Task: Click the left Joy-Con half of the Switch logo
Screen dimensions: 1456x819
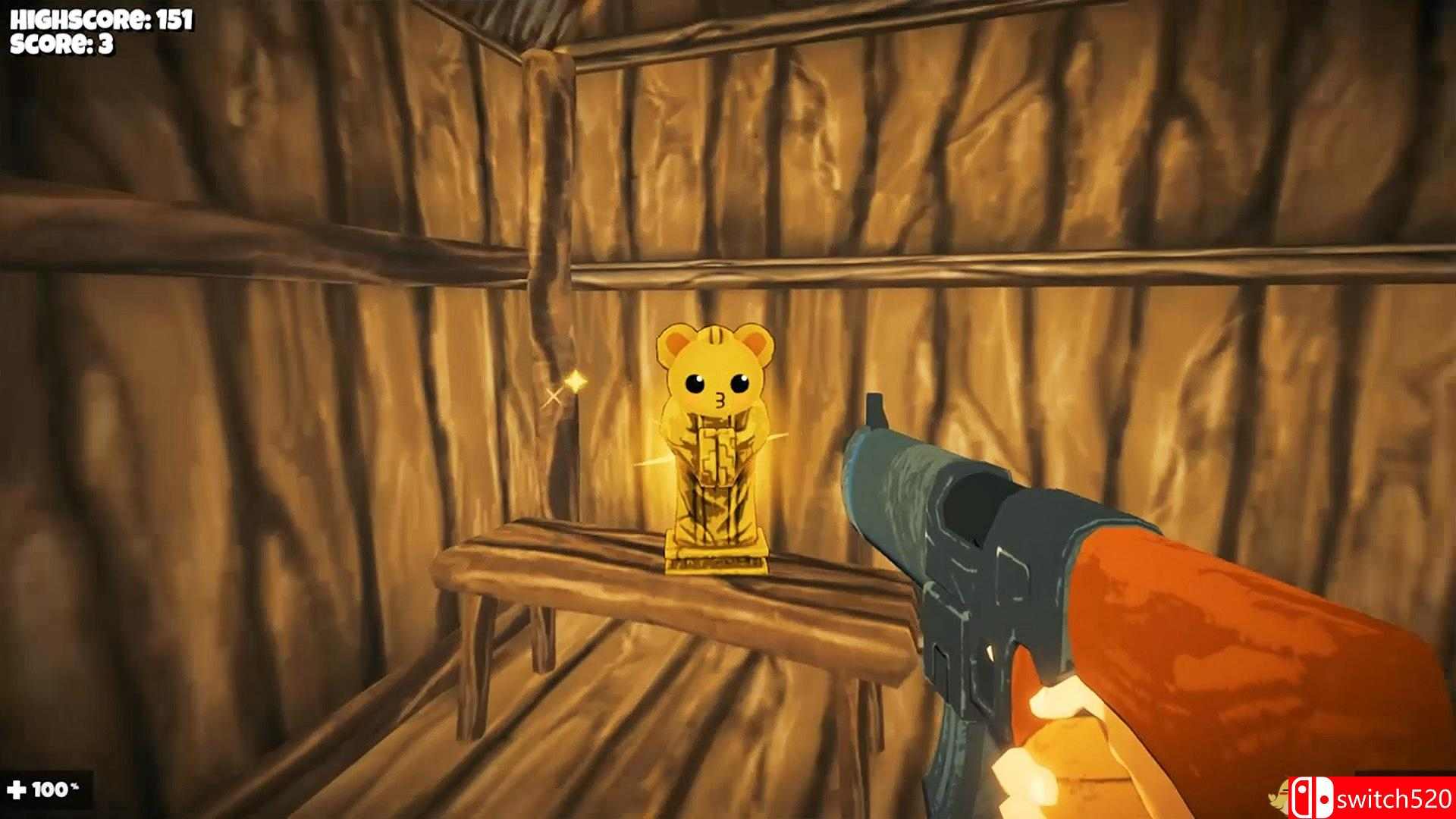Action: tap(1303, 798)
